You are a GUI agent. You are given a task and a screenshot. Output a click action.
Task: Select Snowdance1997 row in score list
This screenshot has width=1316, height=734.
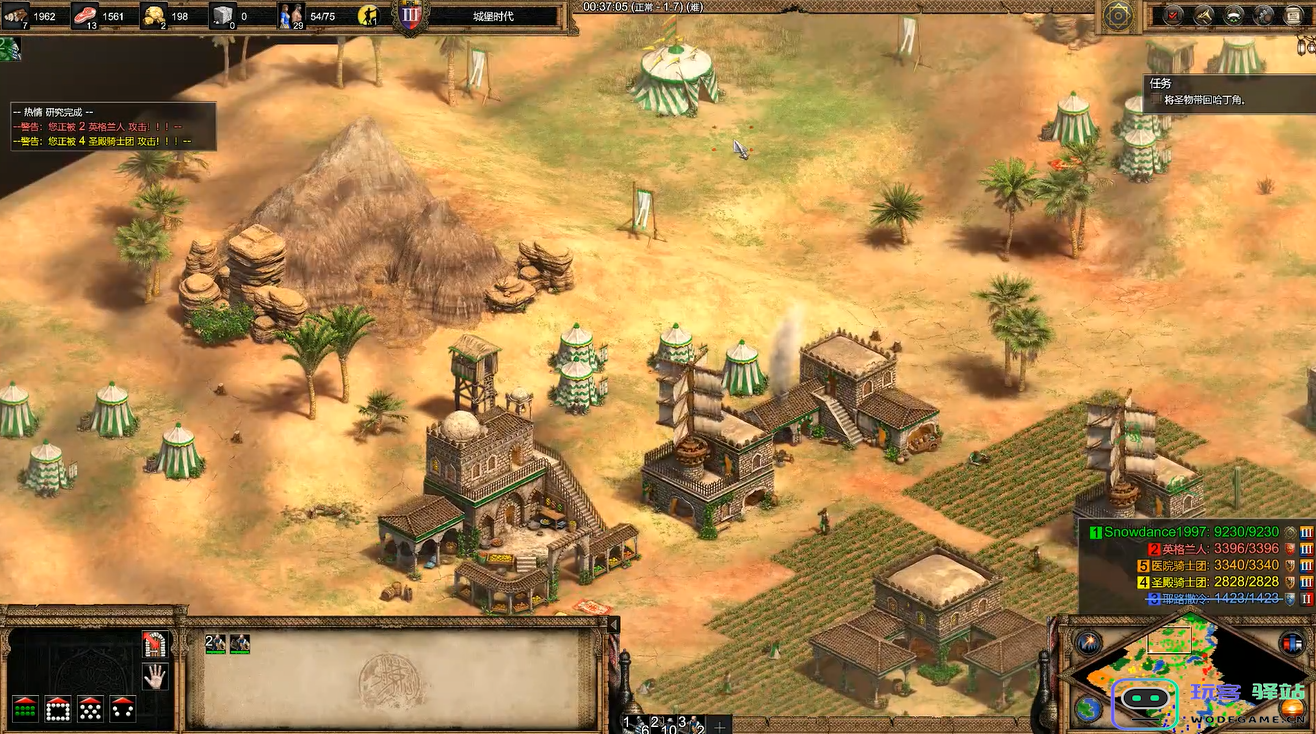coord(1190,533)
